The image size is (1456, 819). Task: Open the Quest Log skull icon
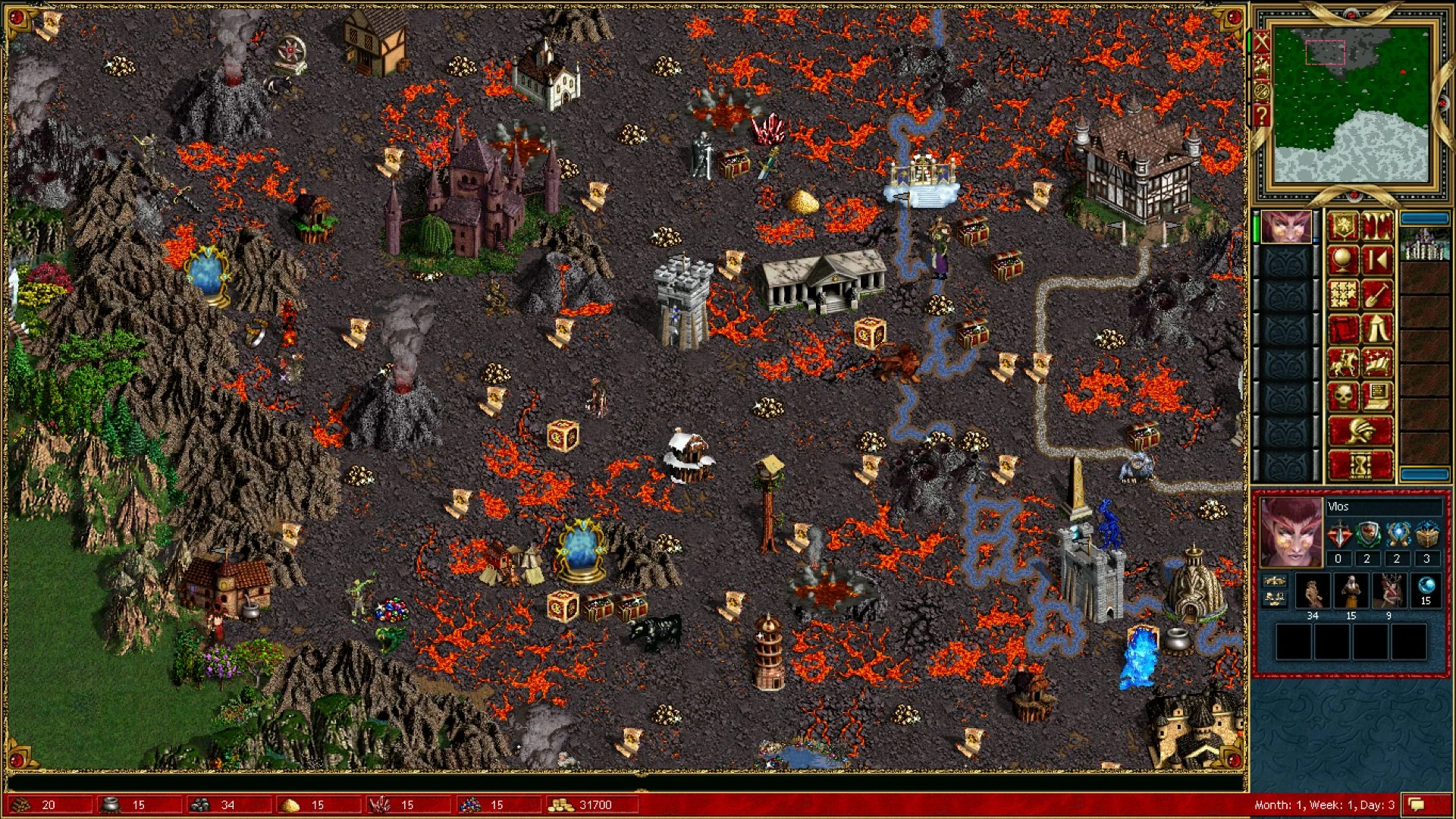(1343, 395)
